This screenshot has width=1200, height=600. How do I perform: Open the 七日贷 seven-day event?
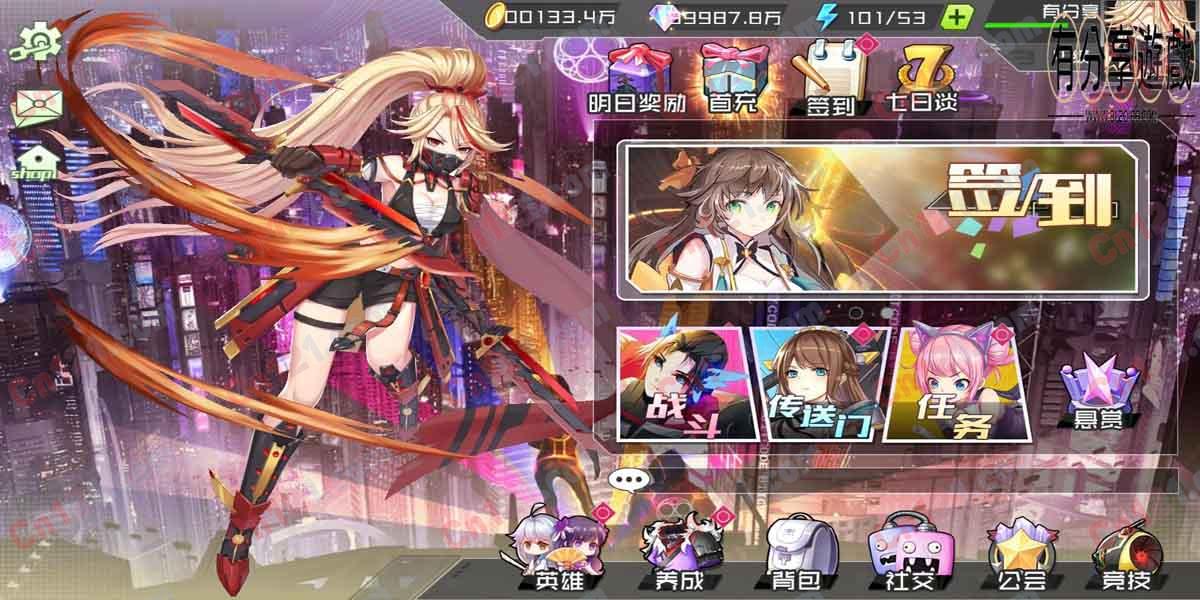(921, 75)
